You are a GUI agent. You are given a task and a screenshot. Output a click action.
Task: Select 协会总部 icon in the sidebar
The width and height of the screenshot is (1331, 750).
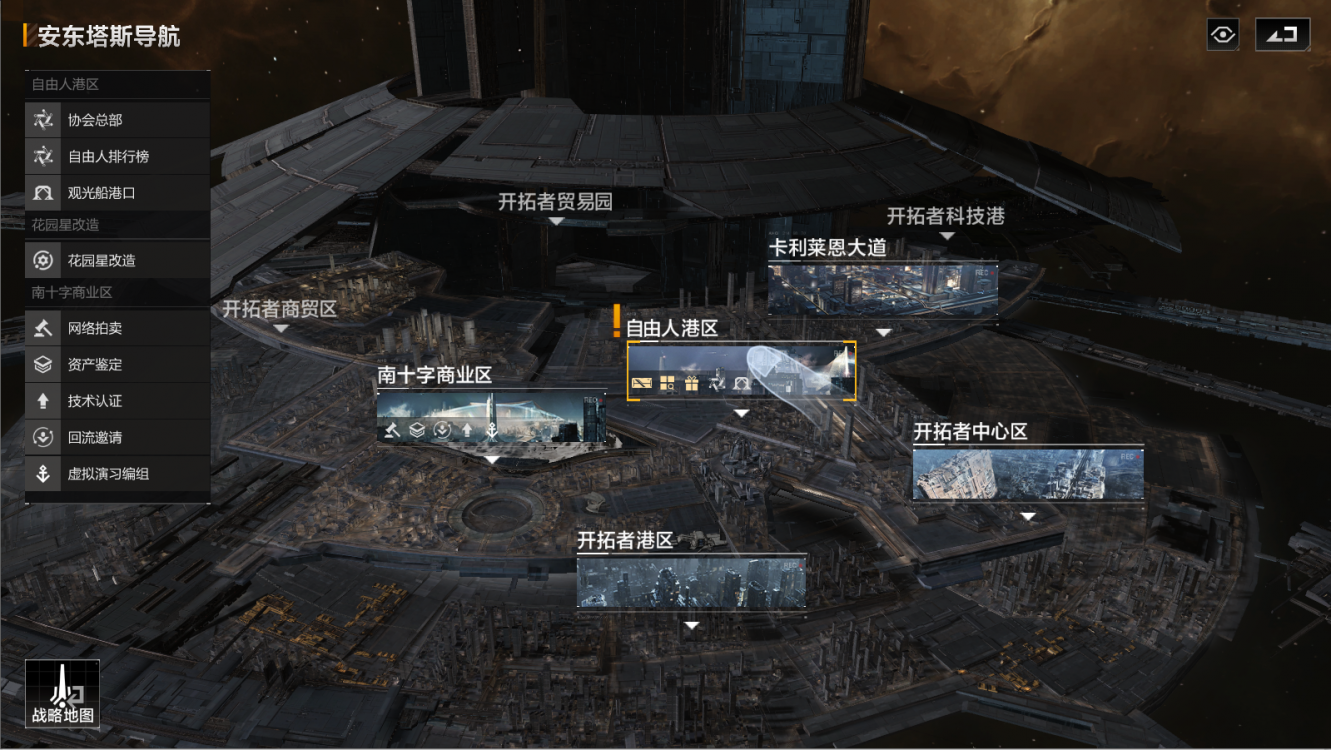pyautogui.click(x=42, y=120)
